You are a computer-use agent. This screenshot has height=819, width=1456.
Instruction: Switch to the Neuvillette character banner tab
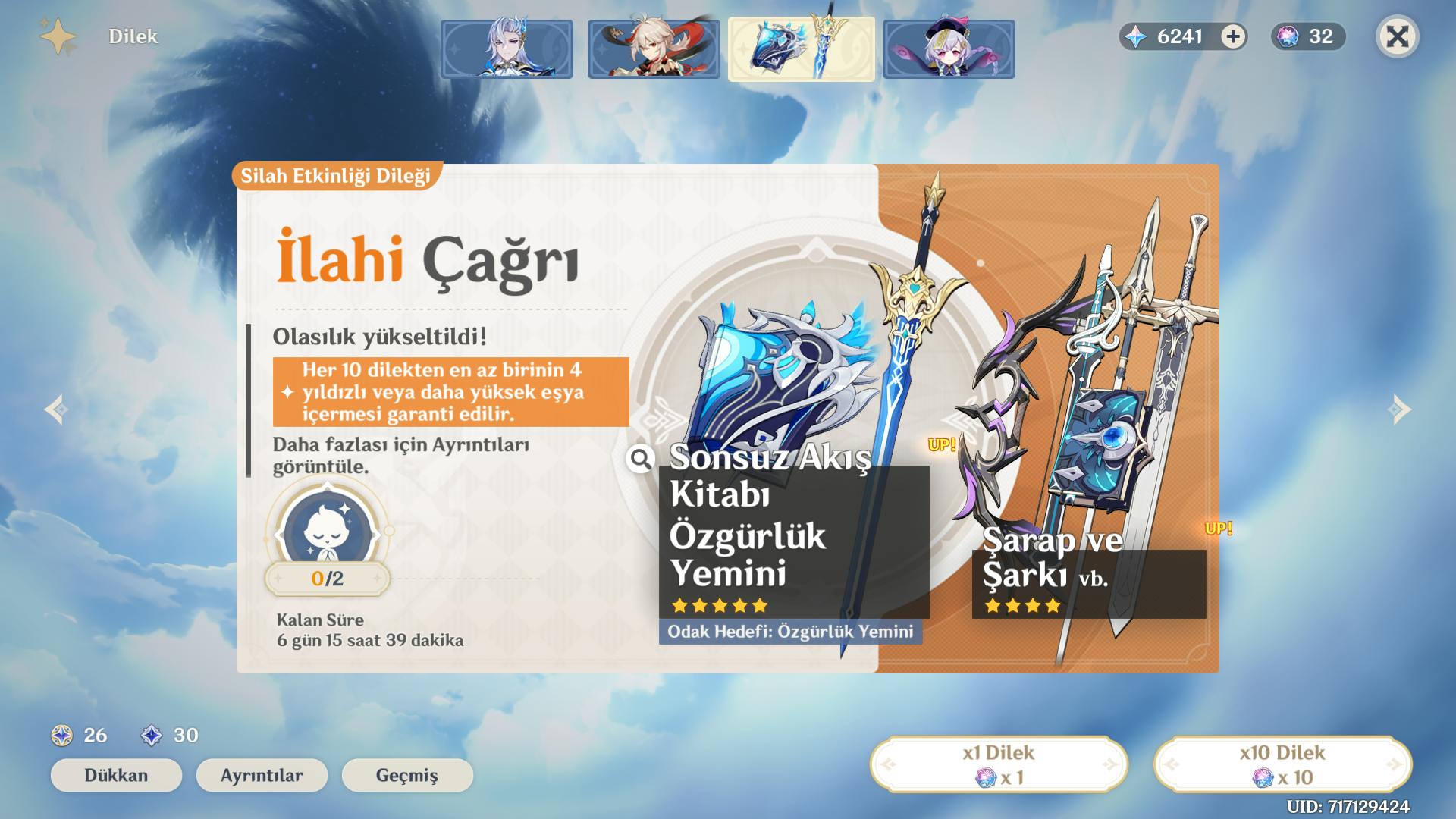(x=507, y=49)
